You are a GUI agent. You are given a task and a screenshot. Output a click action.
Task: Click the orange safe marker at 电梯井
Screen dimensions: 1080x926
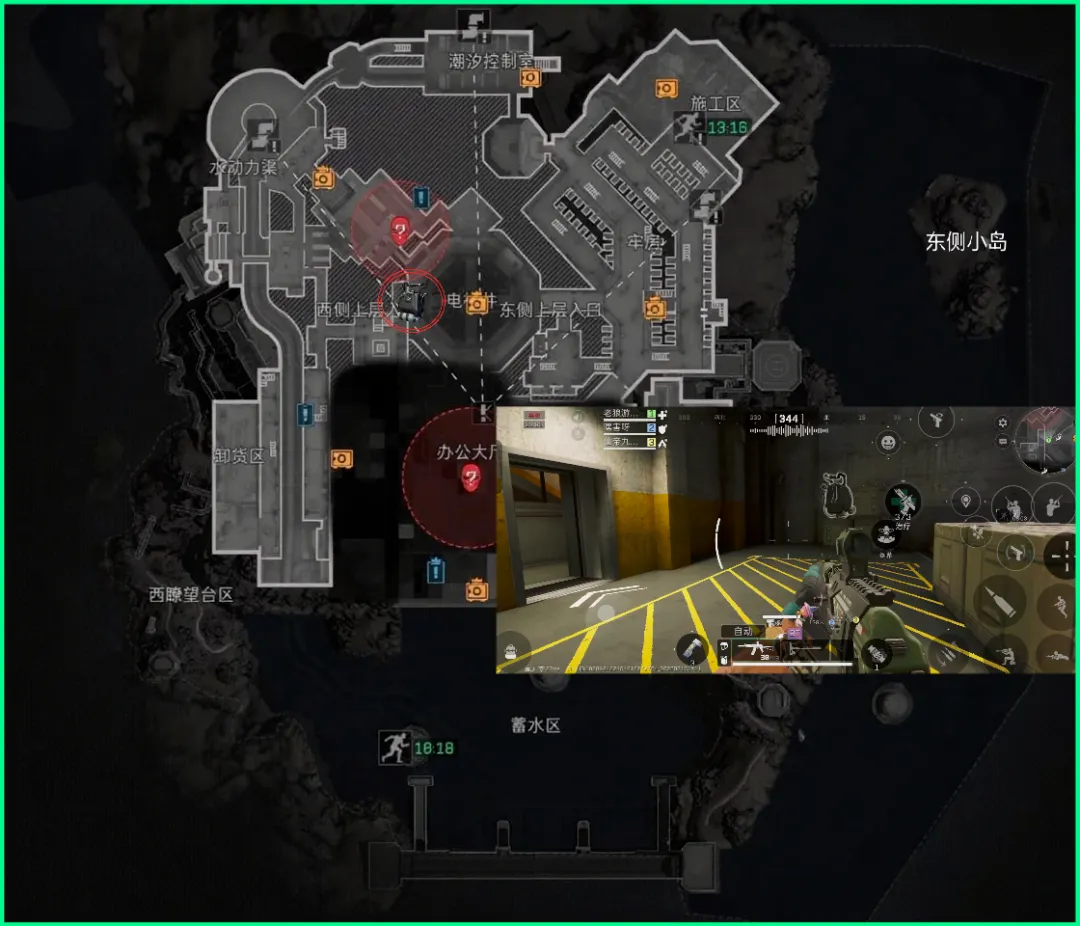[x=479, y=302]
